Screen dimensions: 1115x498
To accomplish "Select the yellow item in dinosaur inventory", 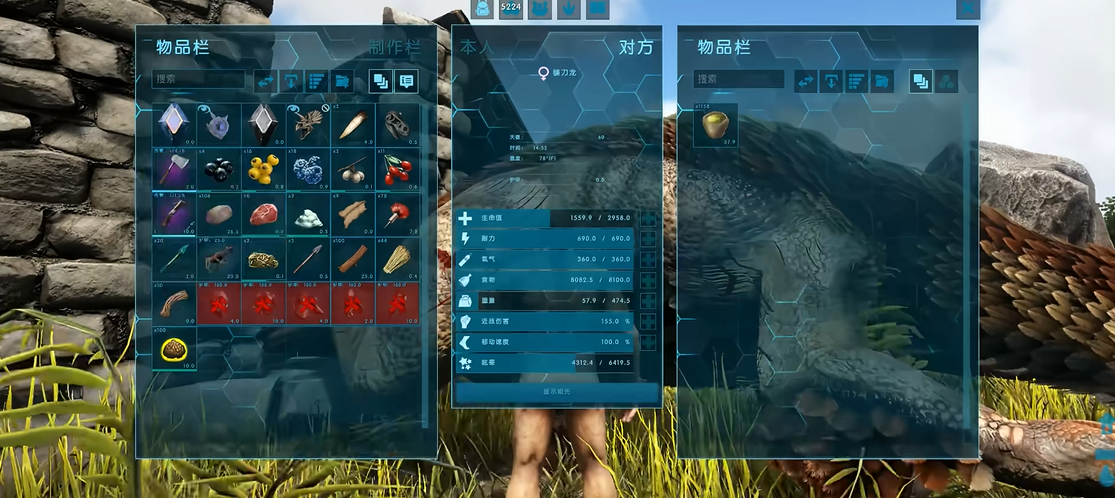I will [x=716, y=125].
